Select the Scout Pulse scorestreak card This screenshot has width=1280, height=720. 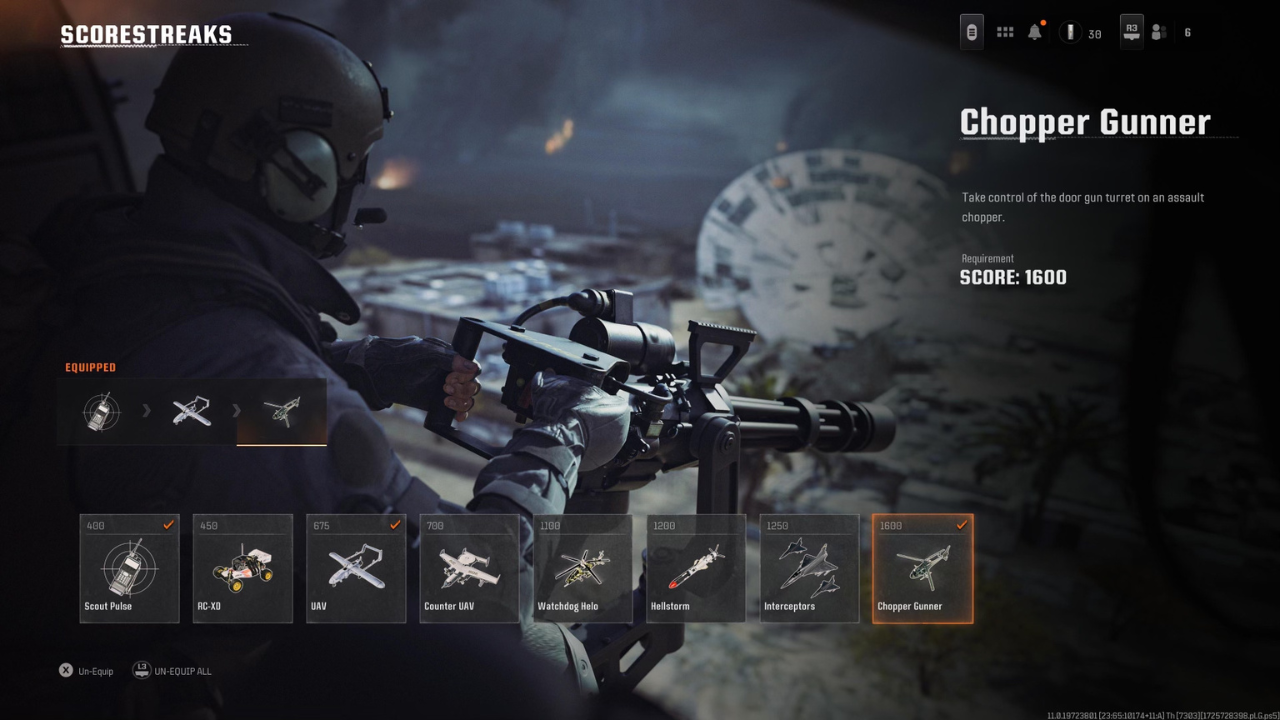point(130,568)
